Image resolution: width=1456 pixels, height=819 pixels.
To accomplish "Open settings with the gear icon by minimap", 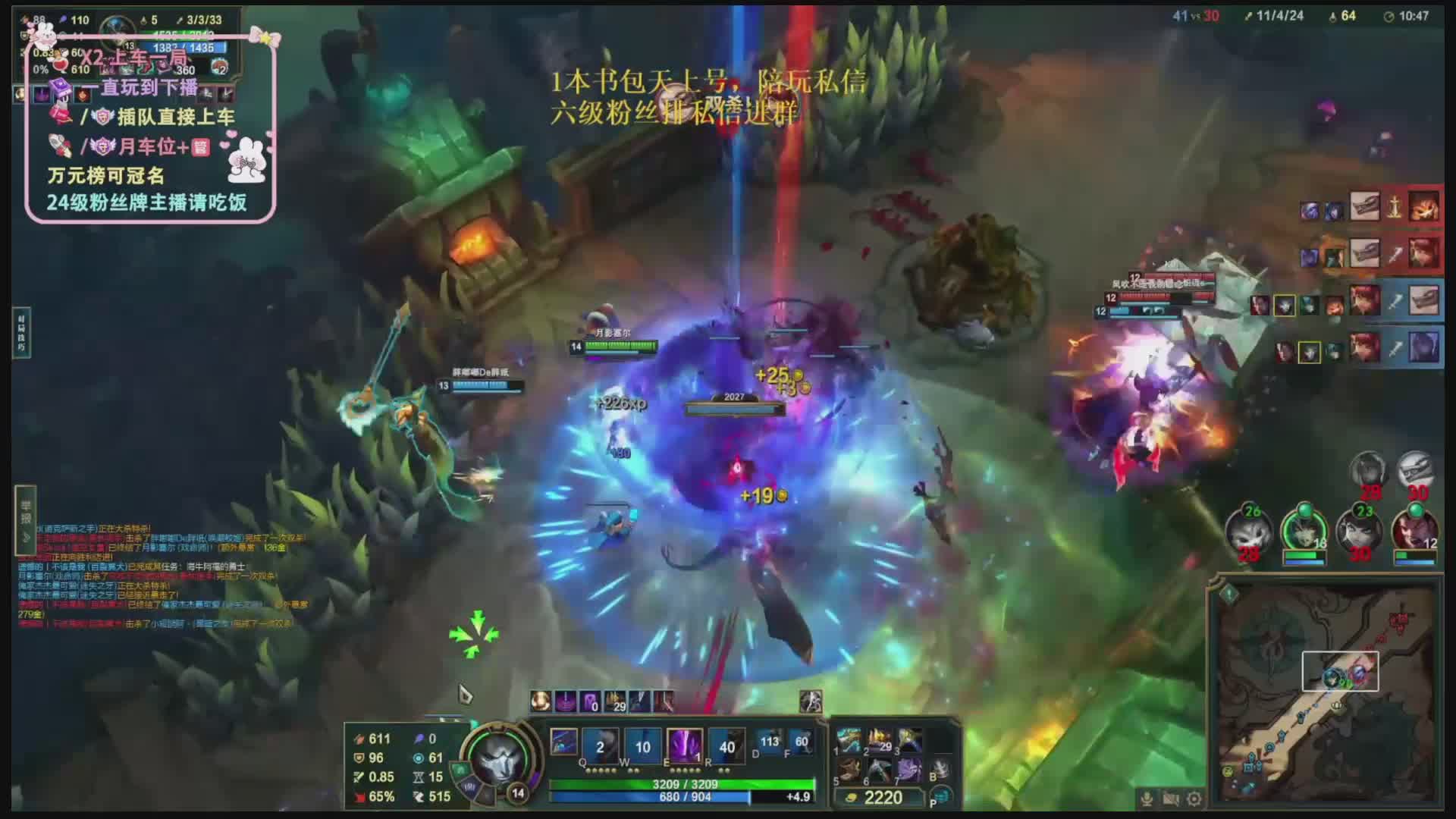I will [x=1195, y=799].
